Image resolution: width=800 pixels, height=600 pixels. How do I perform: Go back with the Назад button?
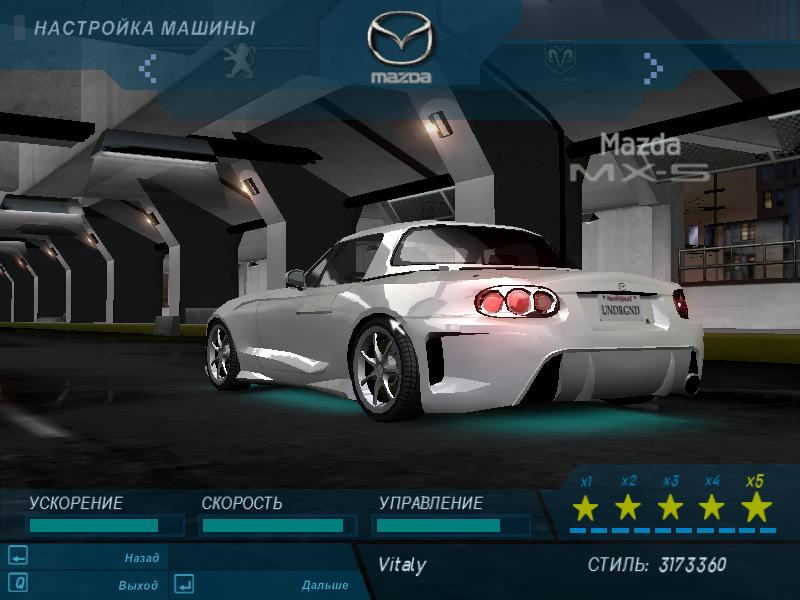click(141, 558)
